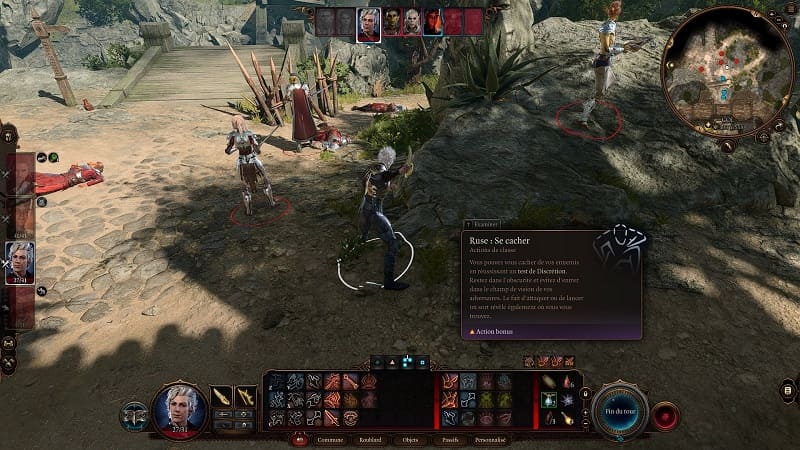The image size is (800, 450).
Task: Select the Objets hotbar tab
Action: pos(410,439)
